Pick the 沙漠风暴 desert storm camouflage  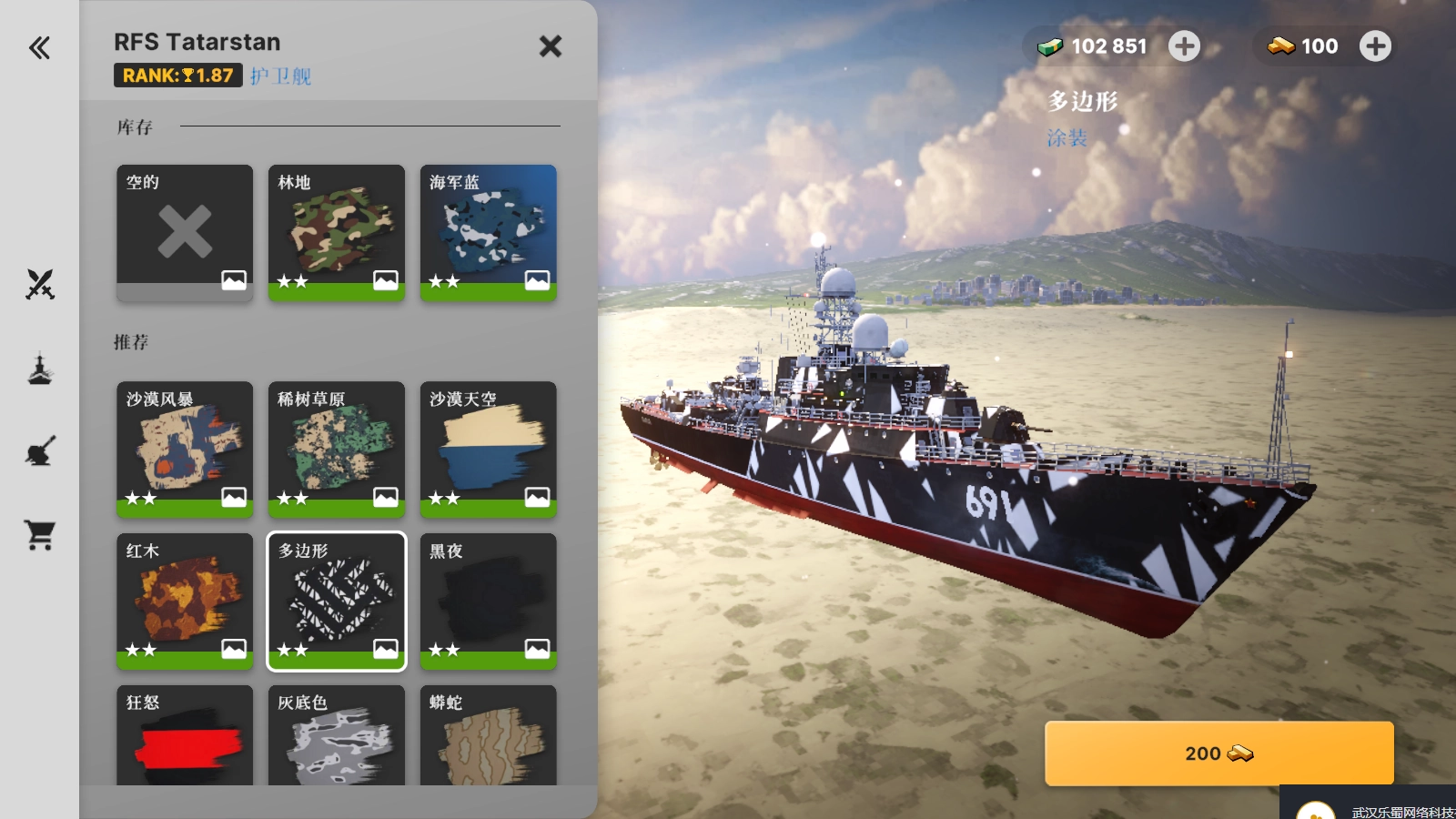[185, 449]
